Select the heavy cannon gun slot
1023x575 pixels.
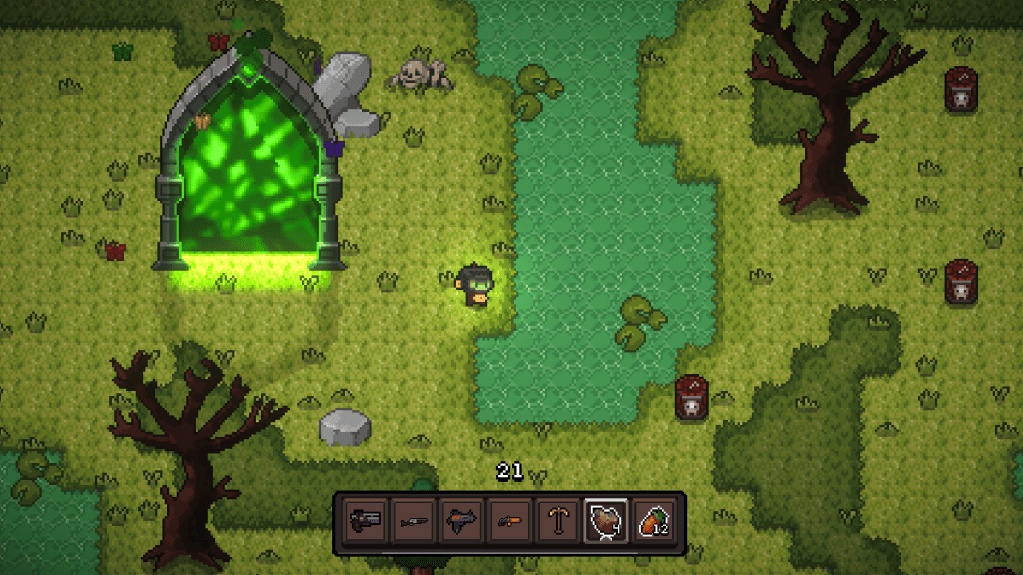point(365,521)
